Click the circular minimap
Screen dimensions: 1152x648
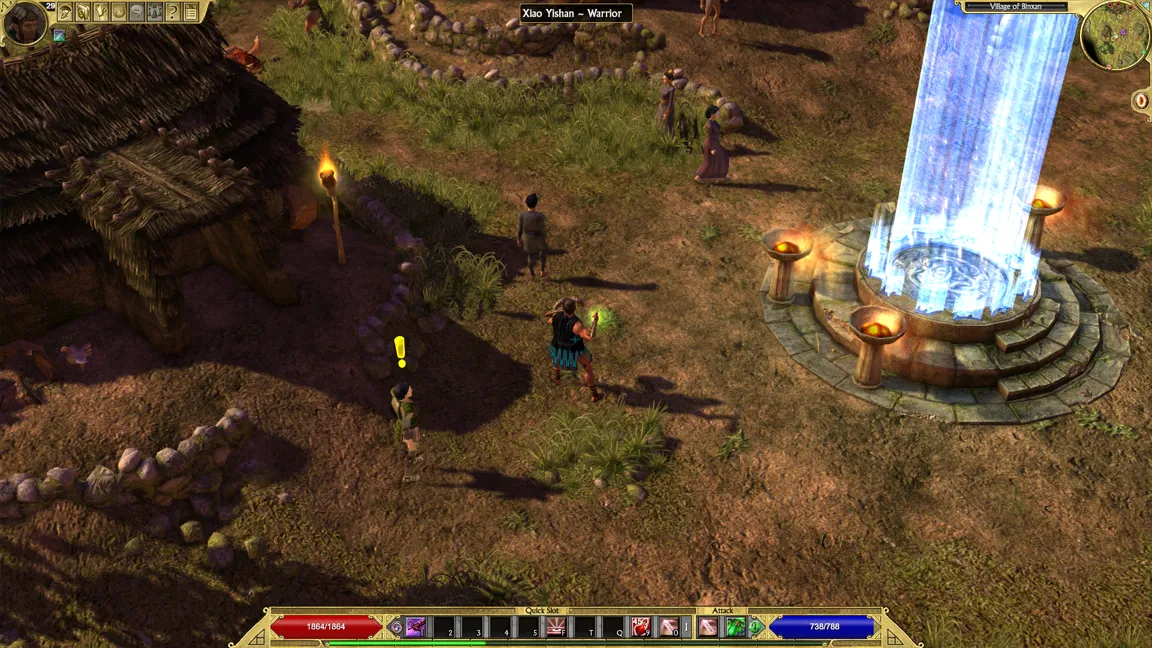(1115, 35)
